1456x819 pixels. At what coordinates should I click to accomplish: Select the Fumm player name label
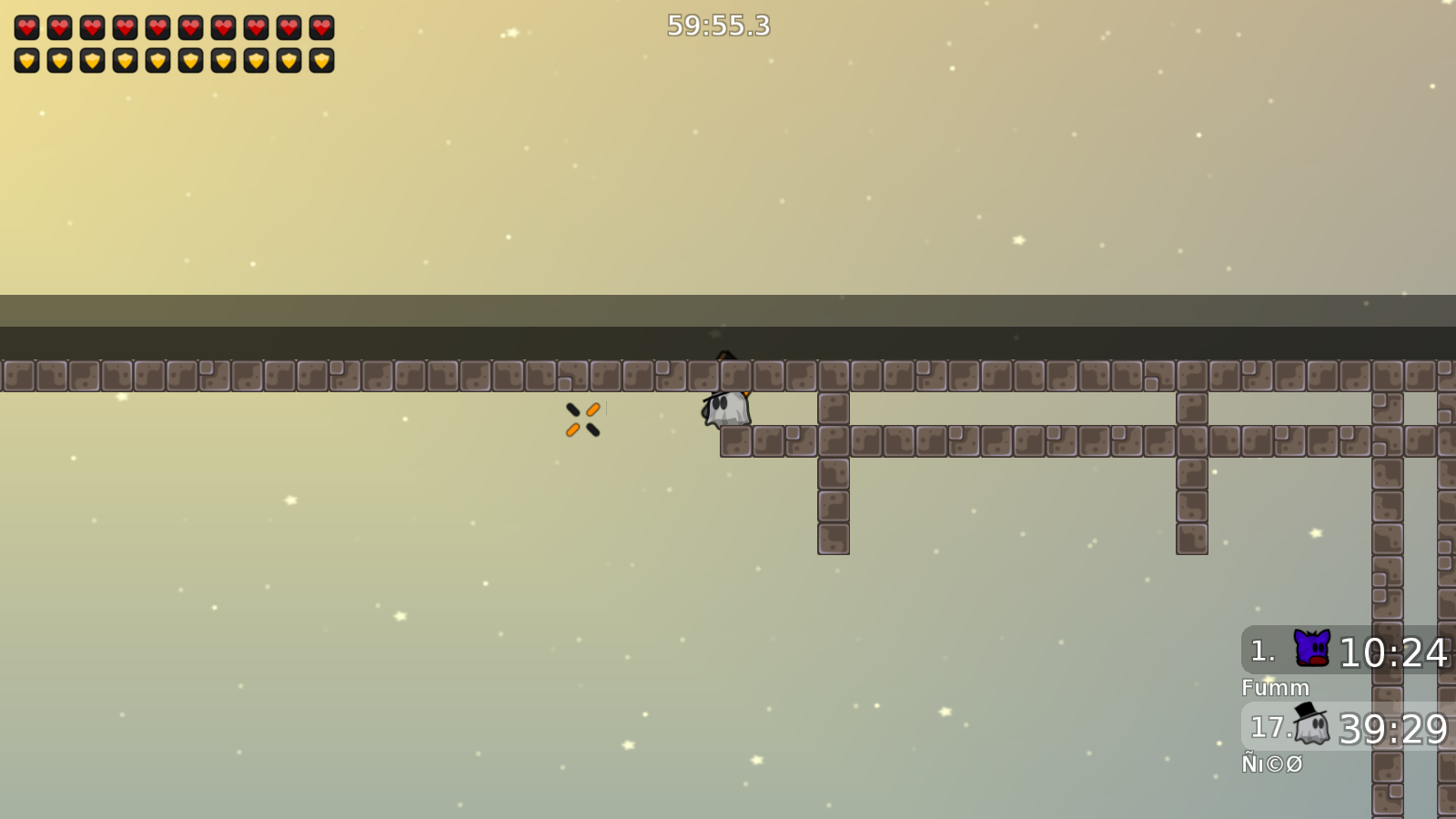pyautogui.click(x=1277, y=689)
